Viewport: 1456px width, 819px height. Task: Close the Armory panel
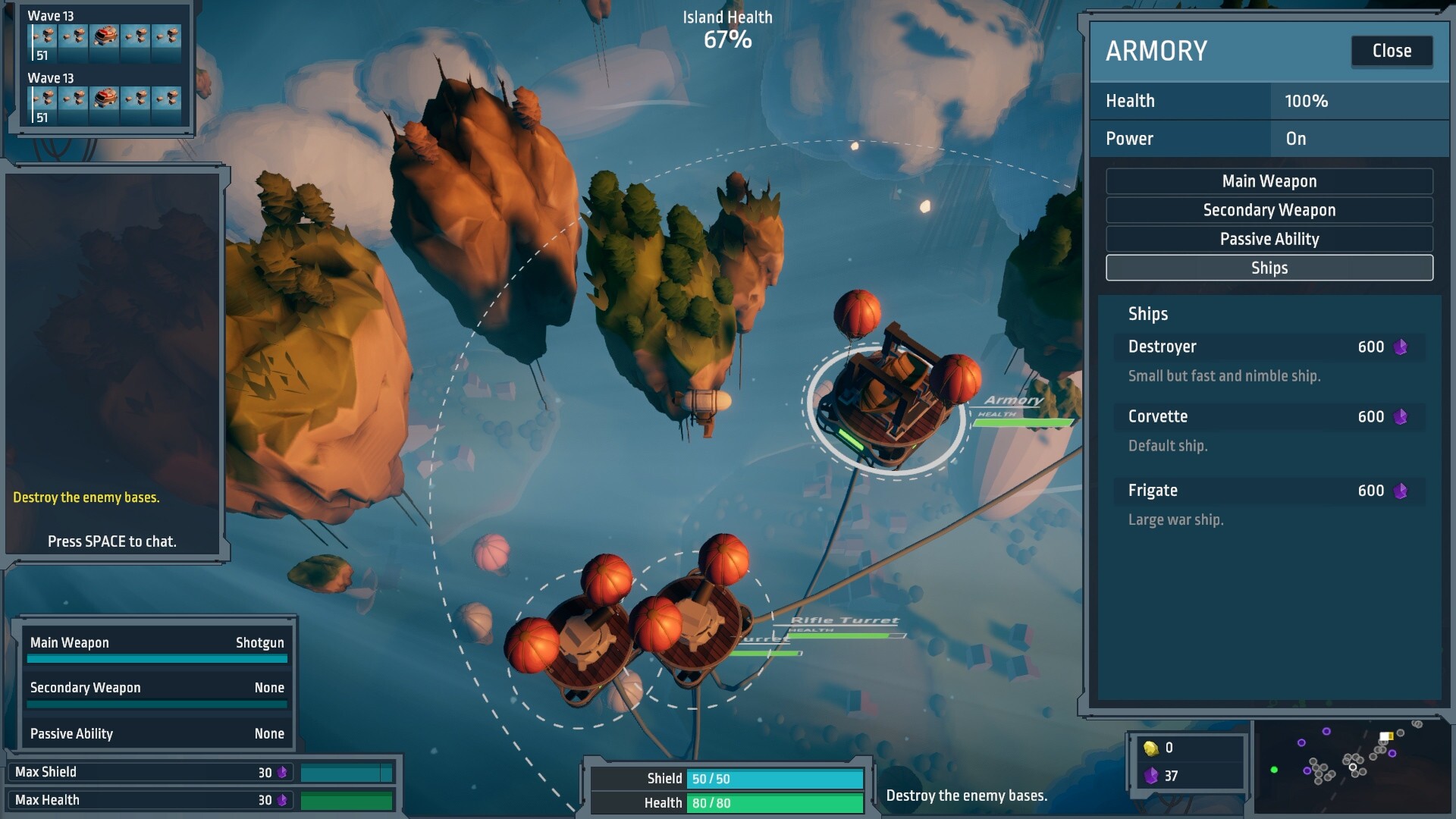[x=1392, y=51]
